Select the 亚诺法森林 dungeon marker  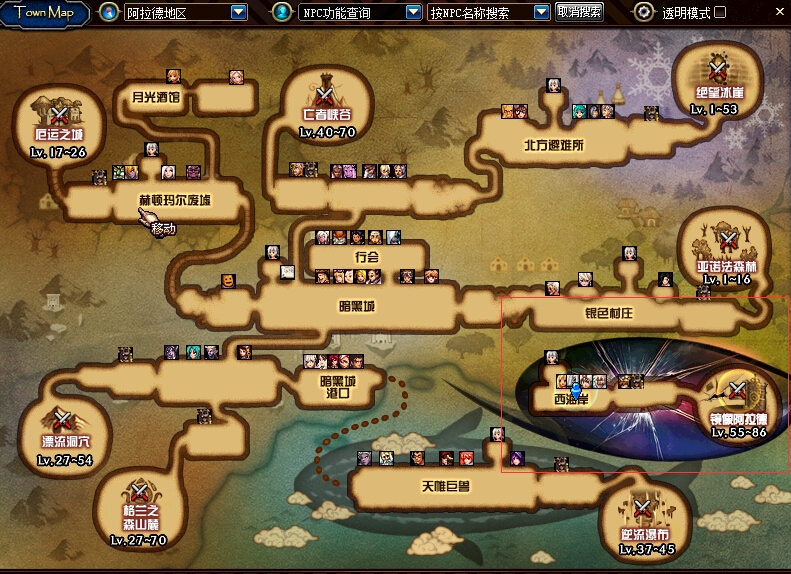click(730, 244)
